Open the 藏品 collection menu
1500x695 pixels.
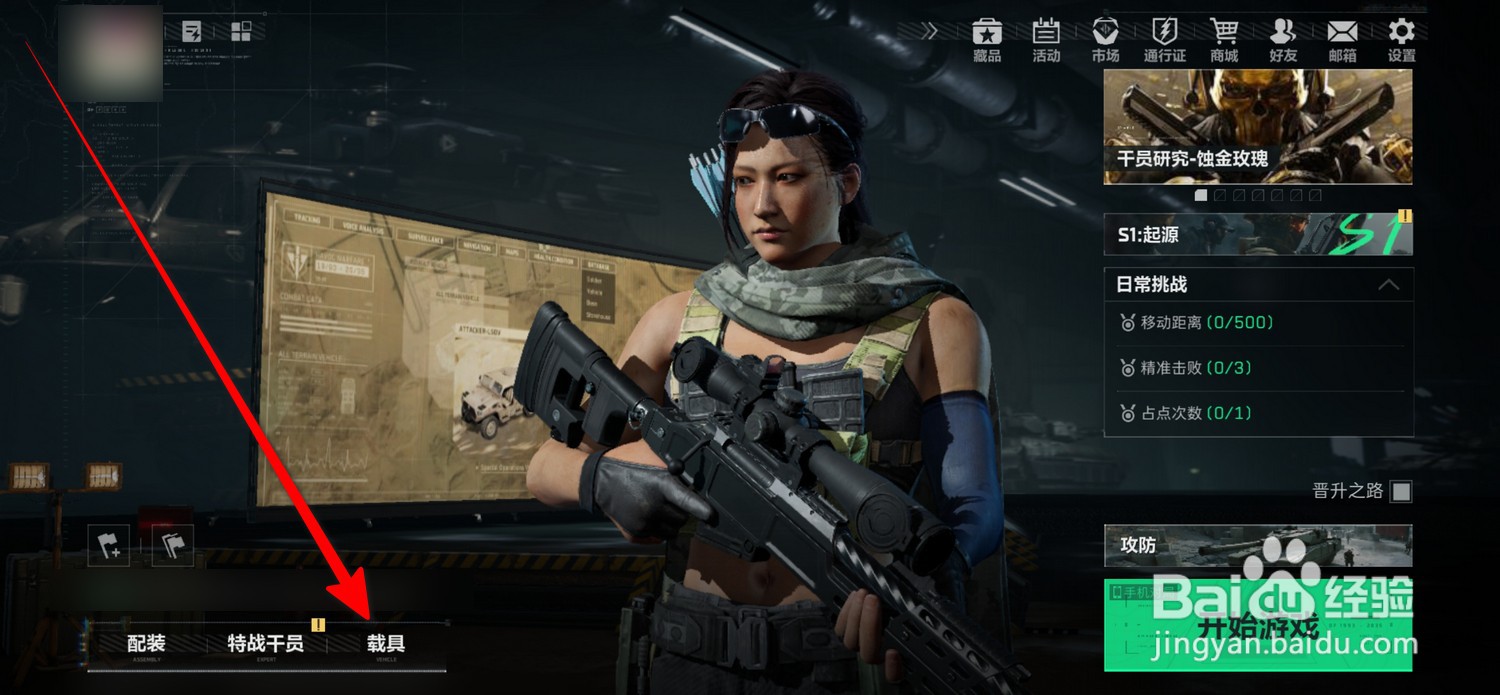[x=987, y=40]
